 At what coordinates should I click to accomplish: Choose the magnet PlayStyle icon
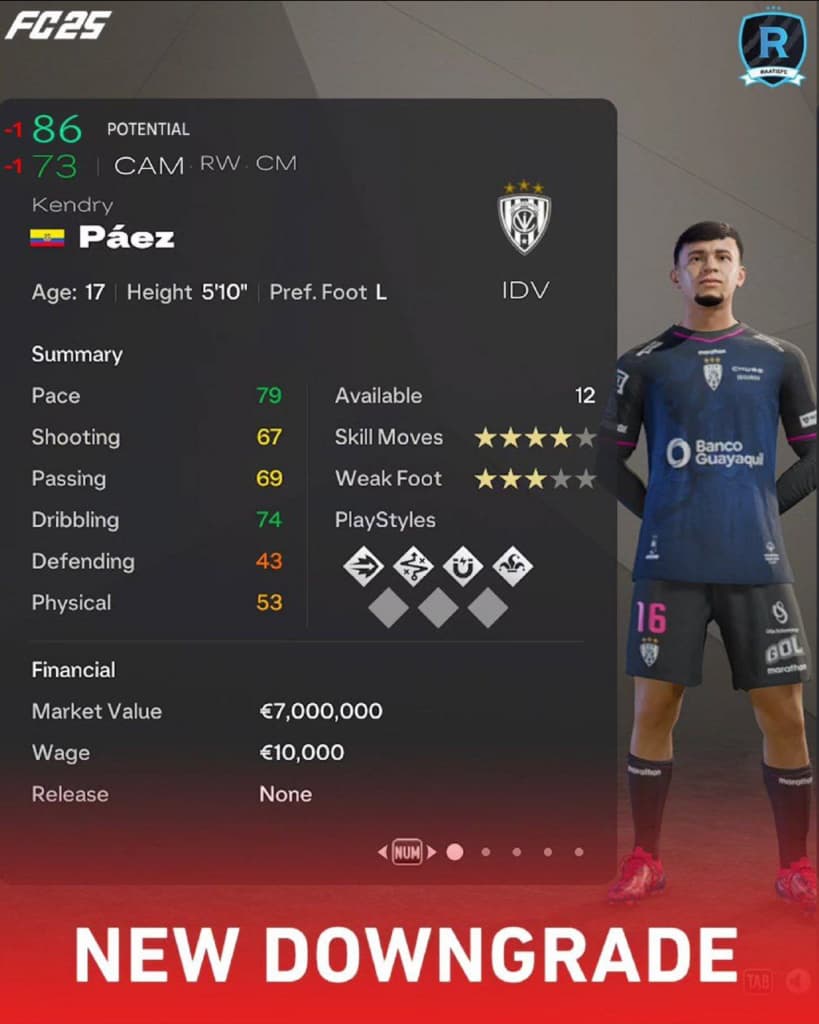tap(463, 567)
